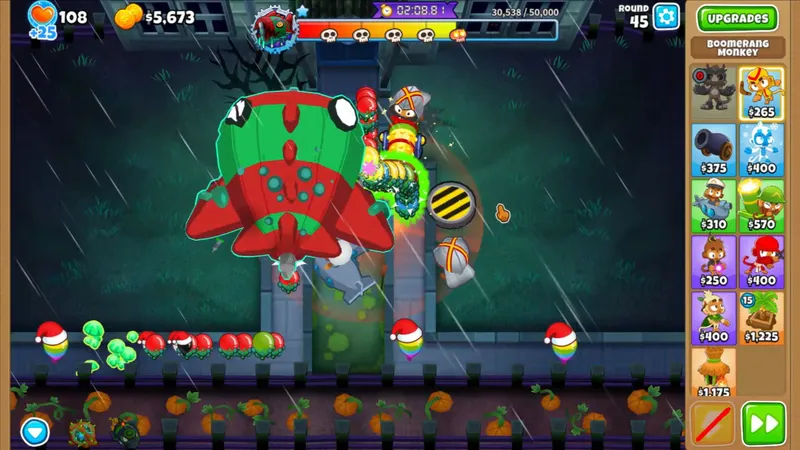Select the green tower costing $570
Viewport: 800px width, 450px height.
pyautogui.click(x=761, y=205)
